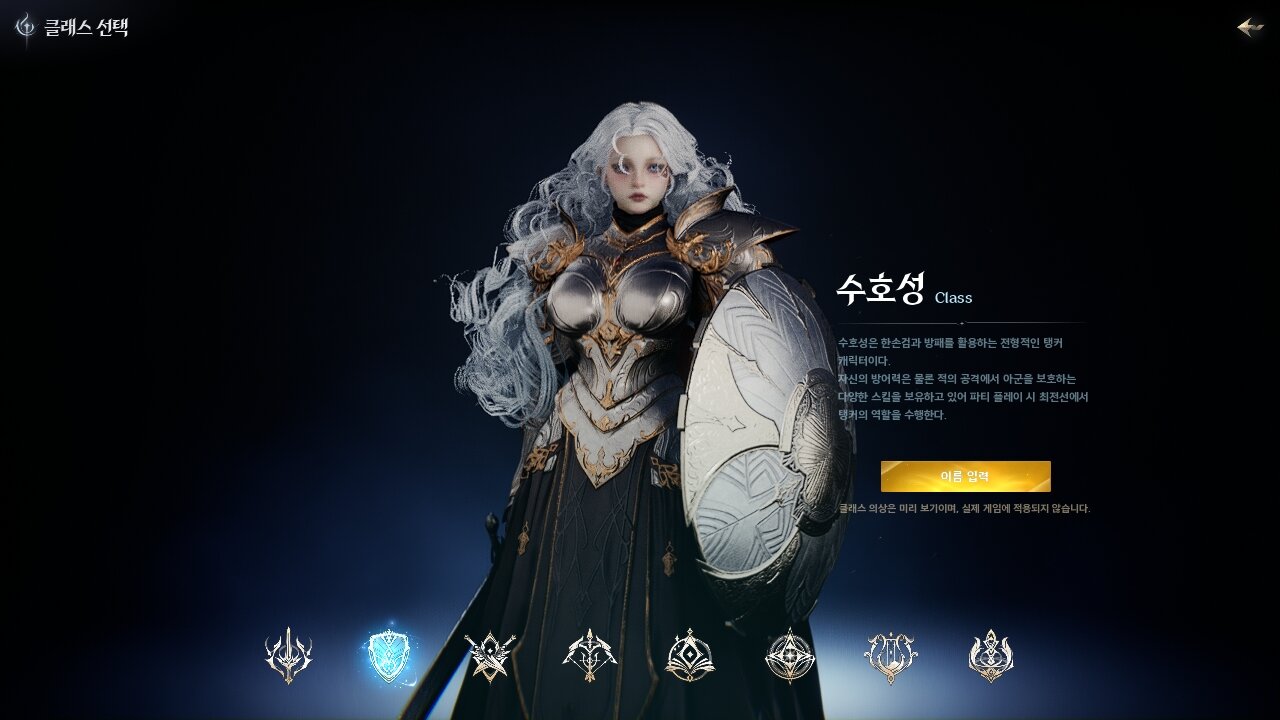Pick the crossed dual blades class emblem

(x=490, y=656)
